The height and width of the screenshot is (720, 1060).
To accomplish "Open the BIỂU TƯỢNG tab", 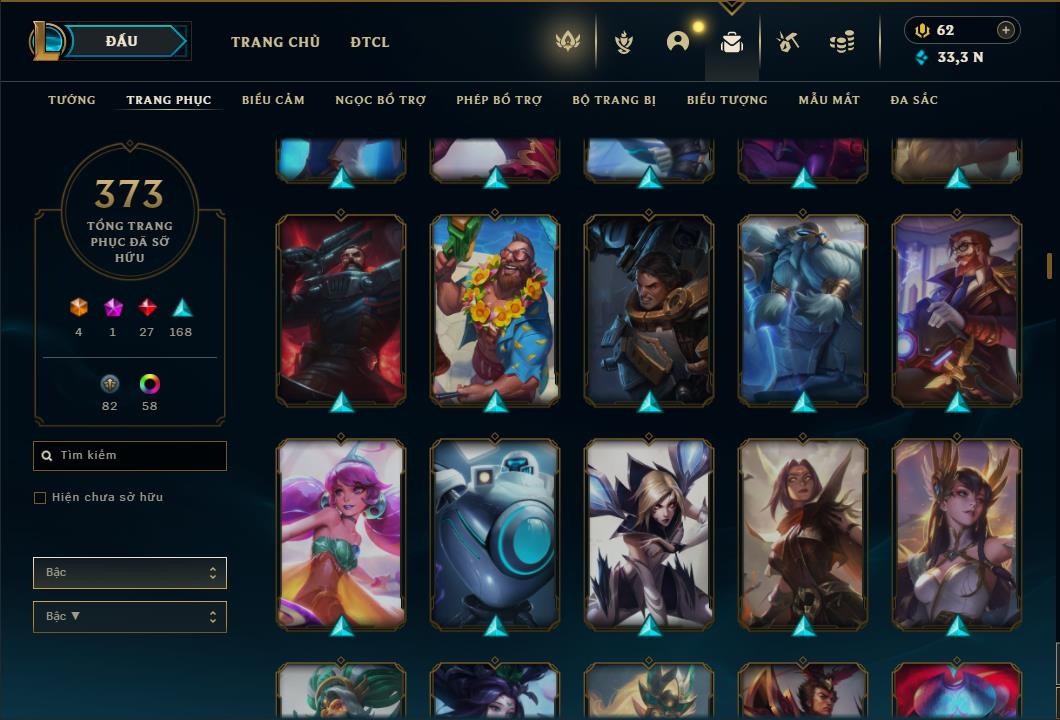I will (727, 100).
